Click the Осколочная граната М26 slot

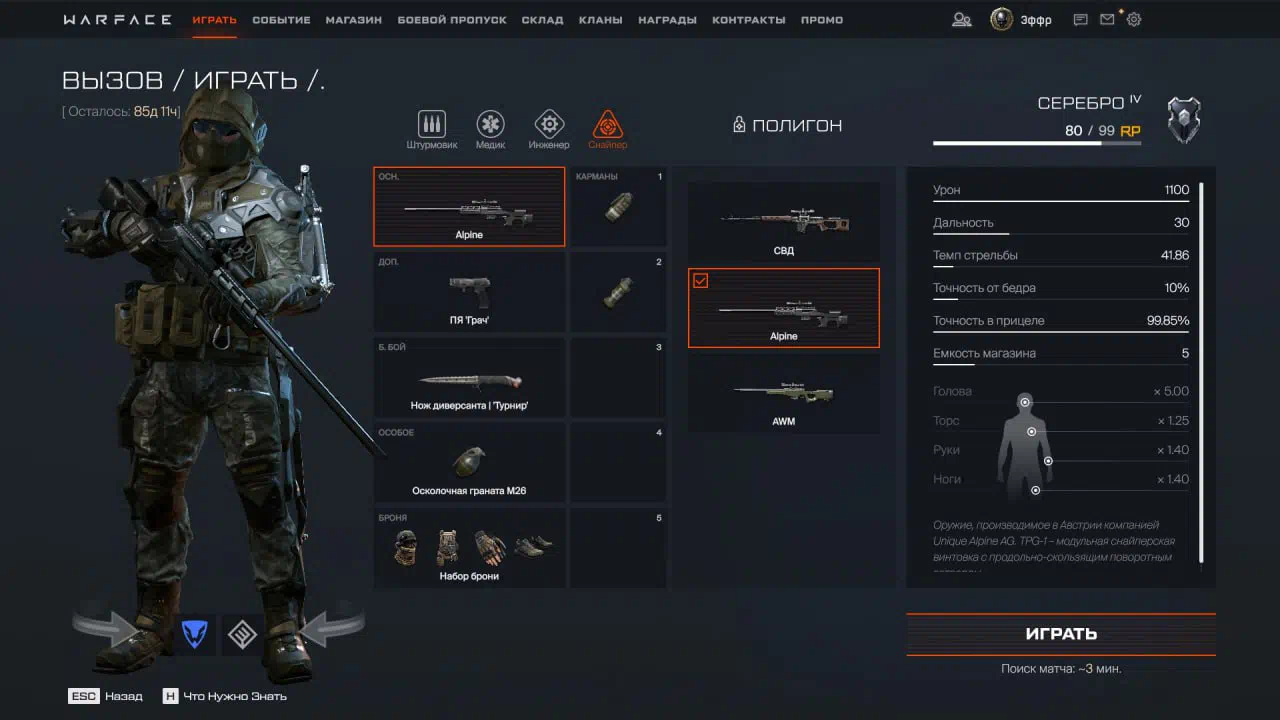(469, 462)
